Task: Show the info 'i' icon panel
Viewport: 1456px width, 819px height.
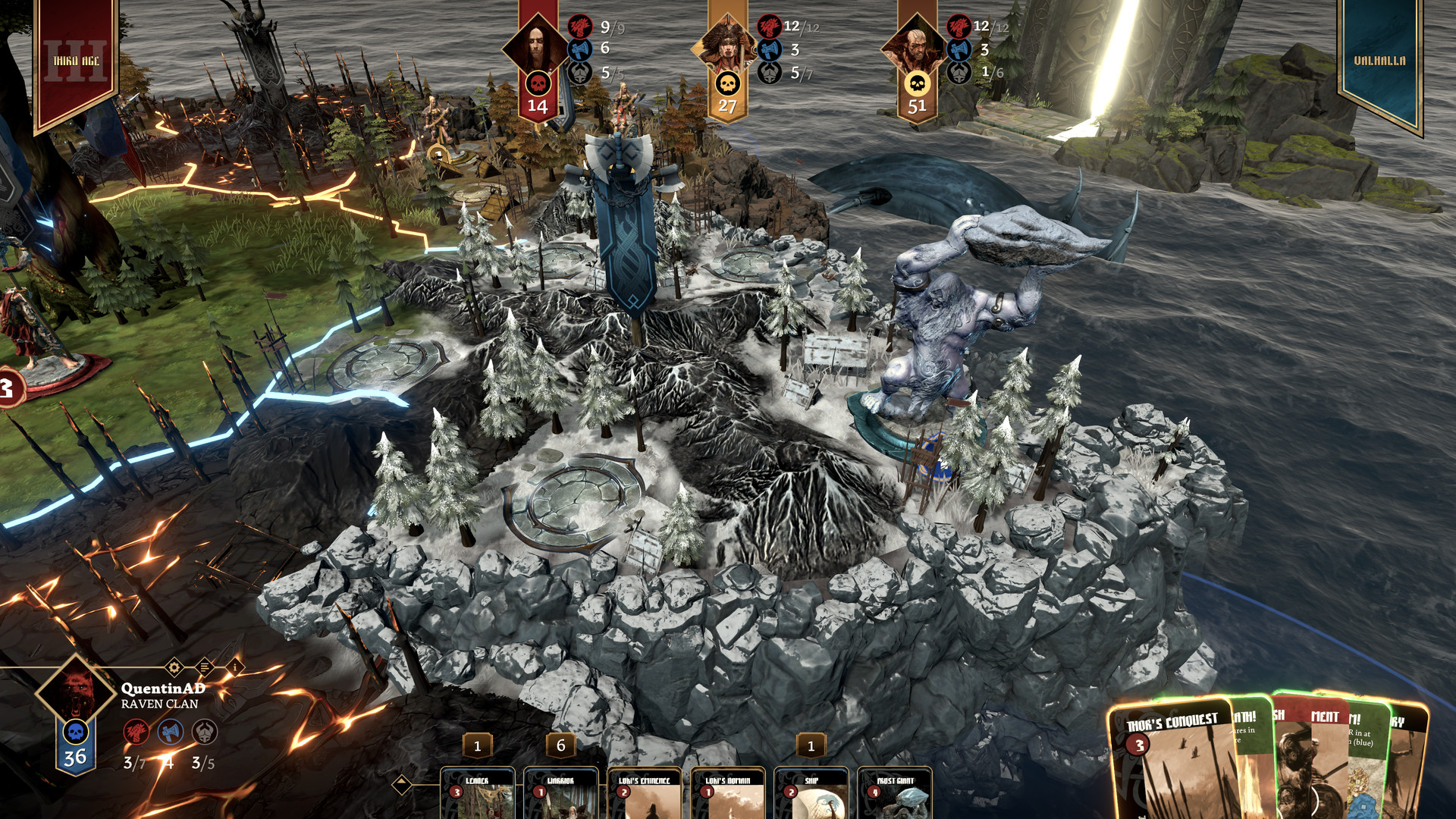Action: [x=235, y=667]
